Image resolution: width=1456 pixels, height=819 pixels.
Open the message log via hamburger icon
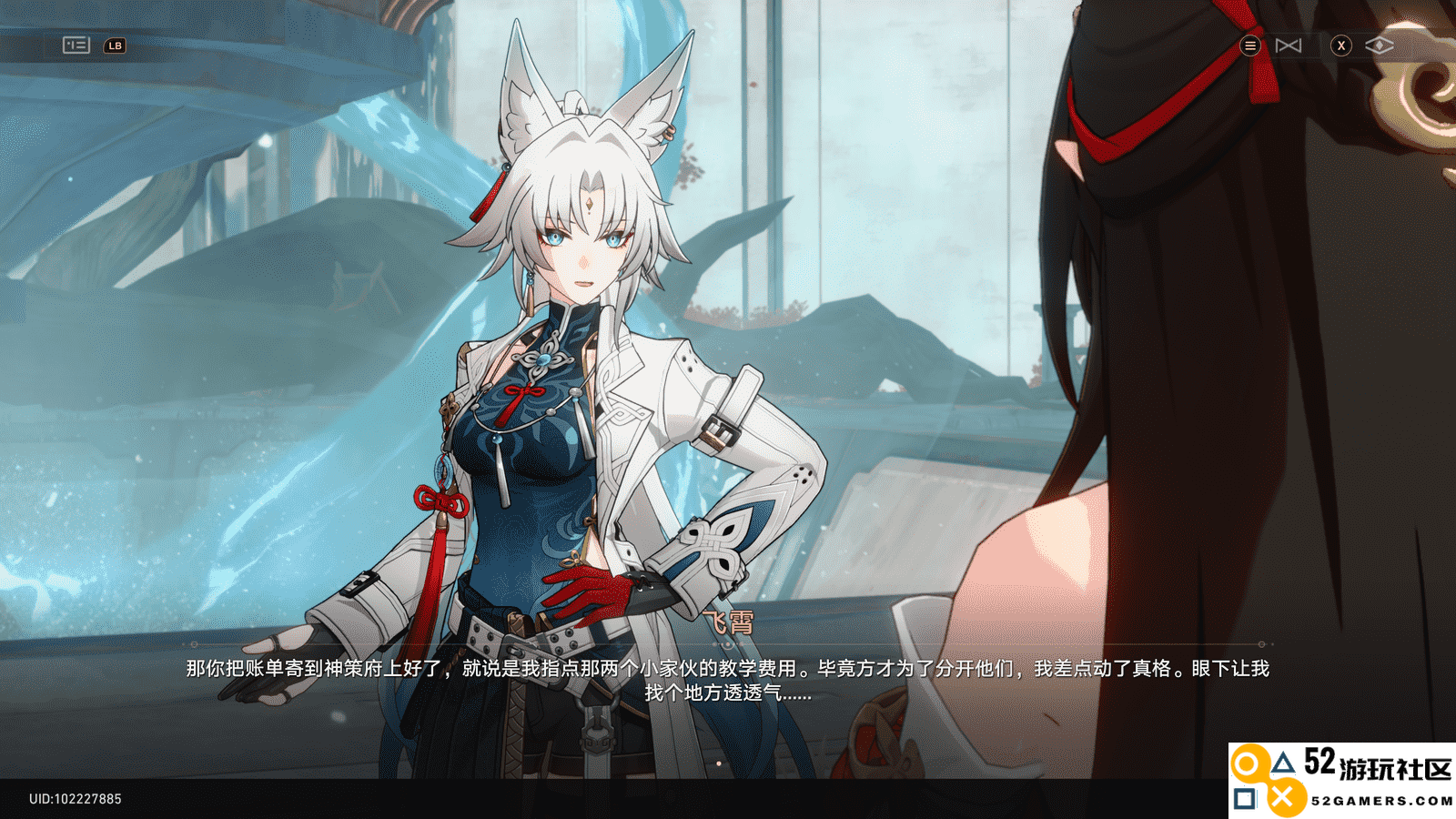[x=1250, y=45]
